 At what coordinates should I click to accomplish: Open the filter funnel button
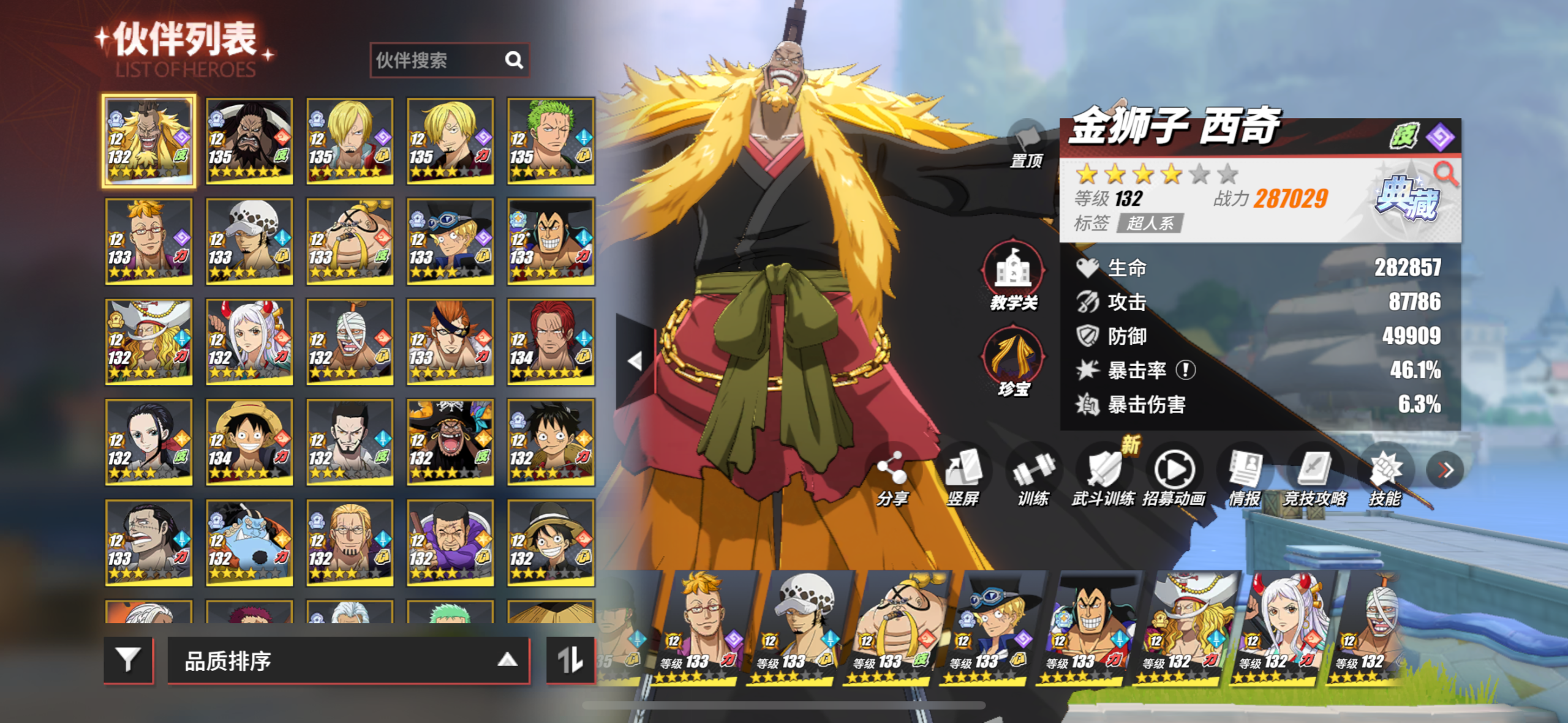click(129, 660)
